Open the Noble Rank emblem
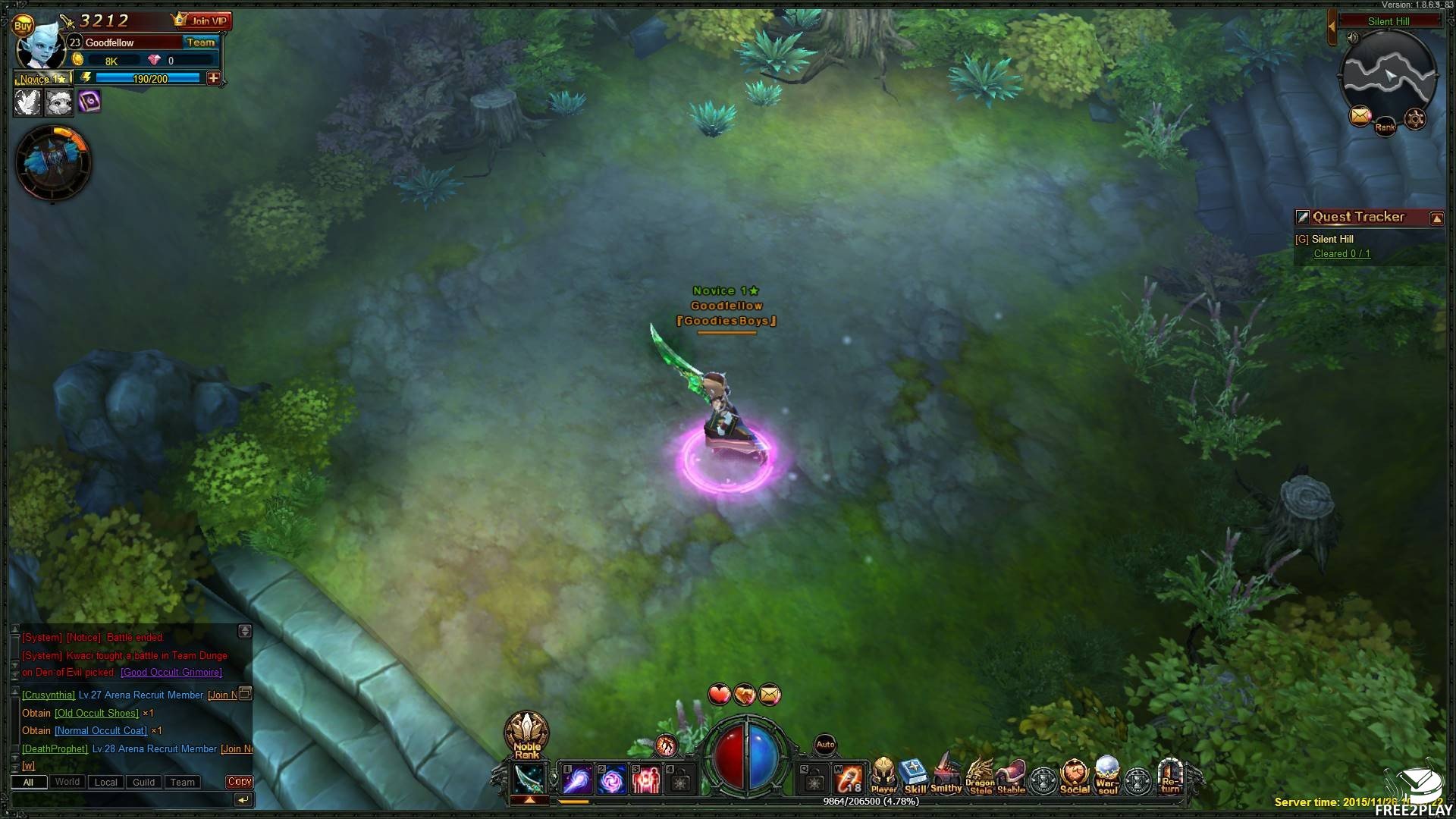1456x819 pixels. coord(526,735)
